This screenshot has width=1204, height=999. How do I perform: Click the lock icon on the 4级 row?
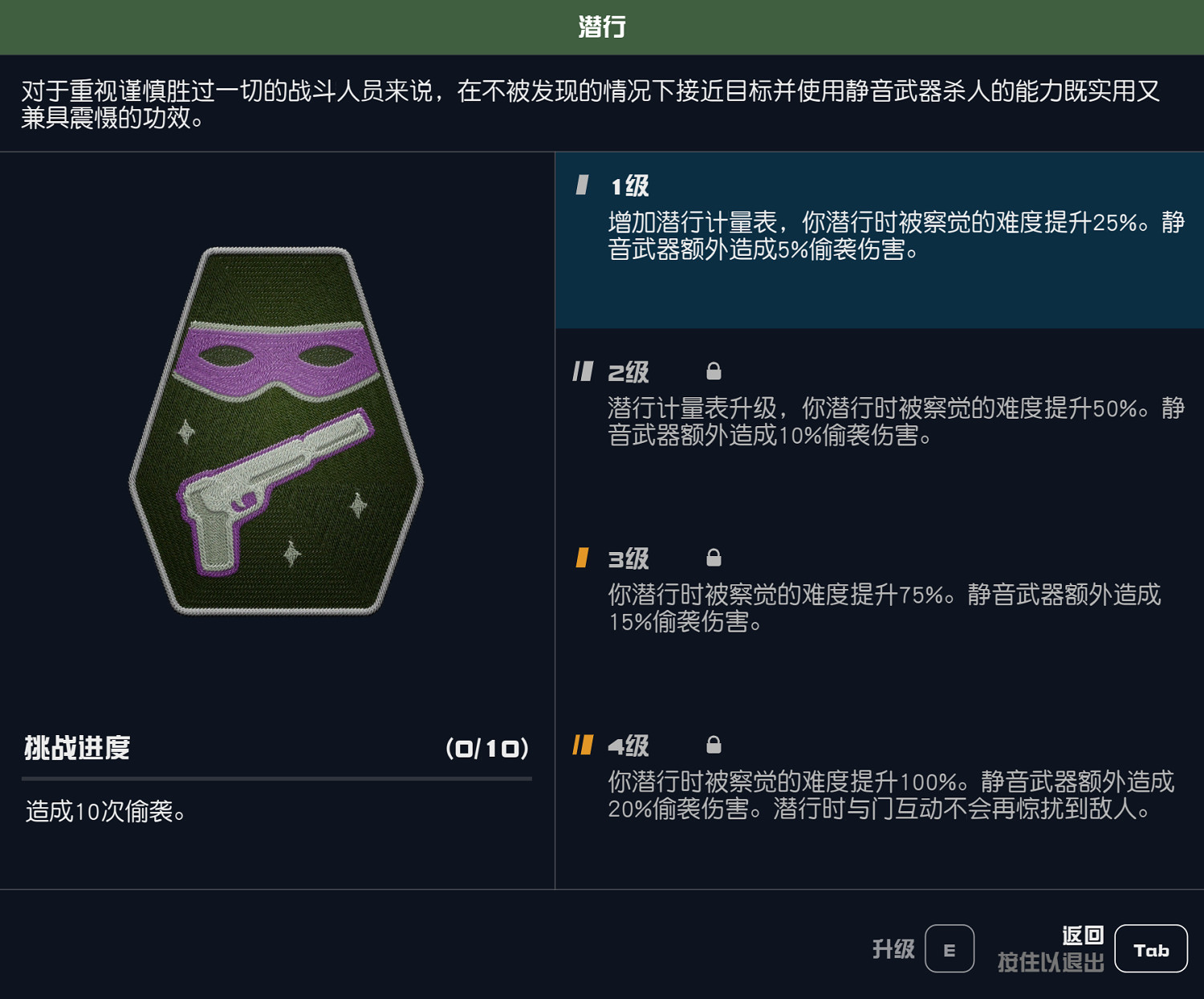(713, 745)
